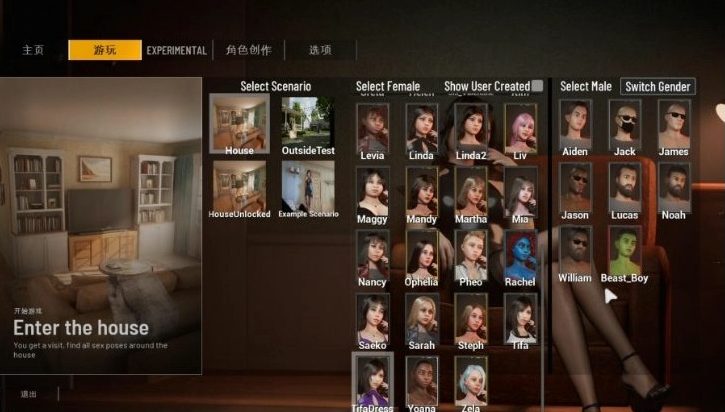Pick the HouseUnlocked scenario

[239, 185]
